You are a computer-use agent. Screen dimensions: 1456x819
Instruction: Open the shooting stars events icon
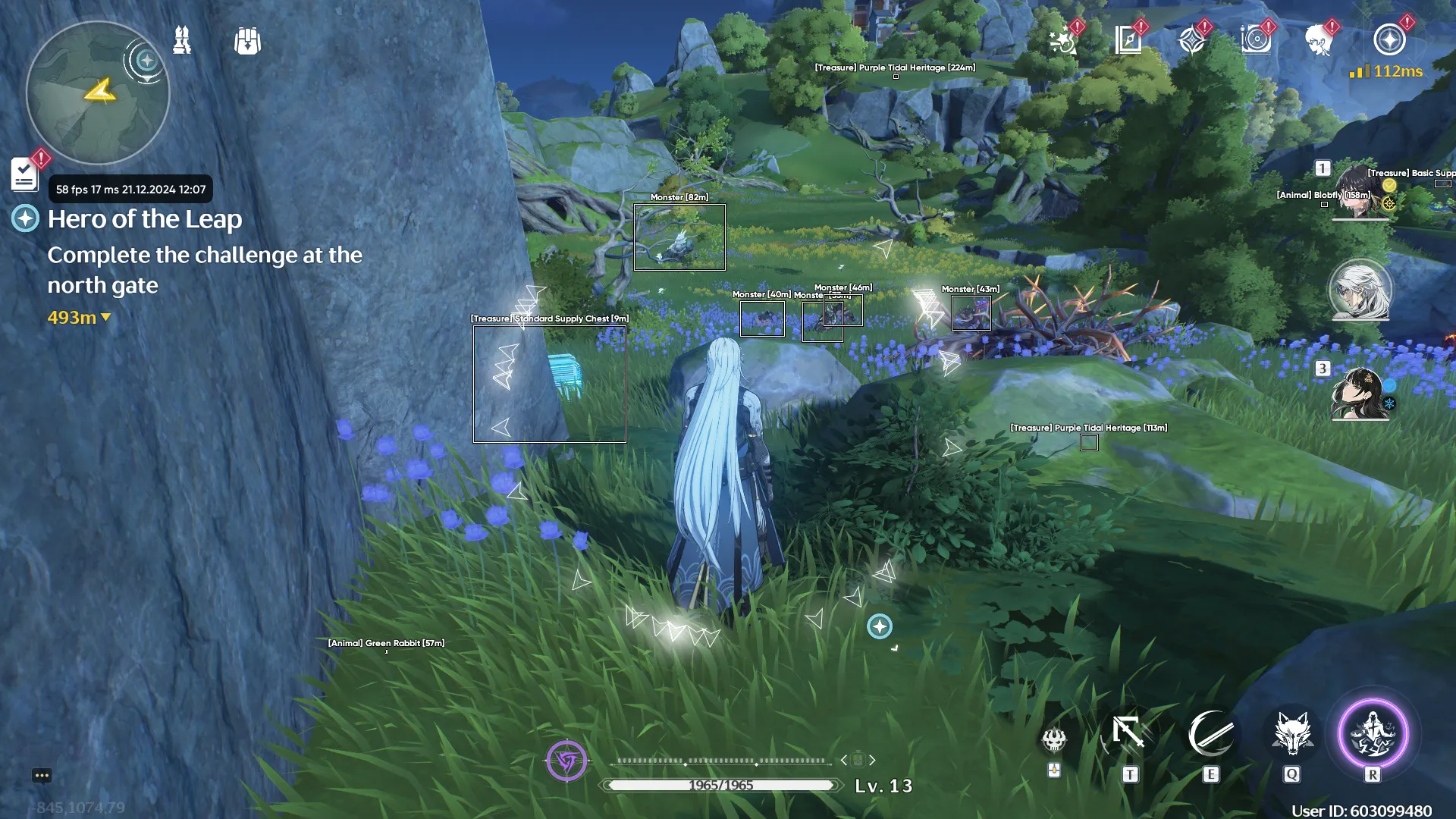1063,40
